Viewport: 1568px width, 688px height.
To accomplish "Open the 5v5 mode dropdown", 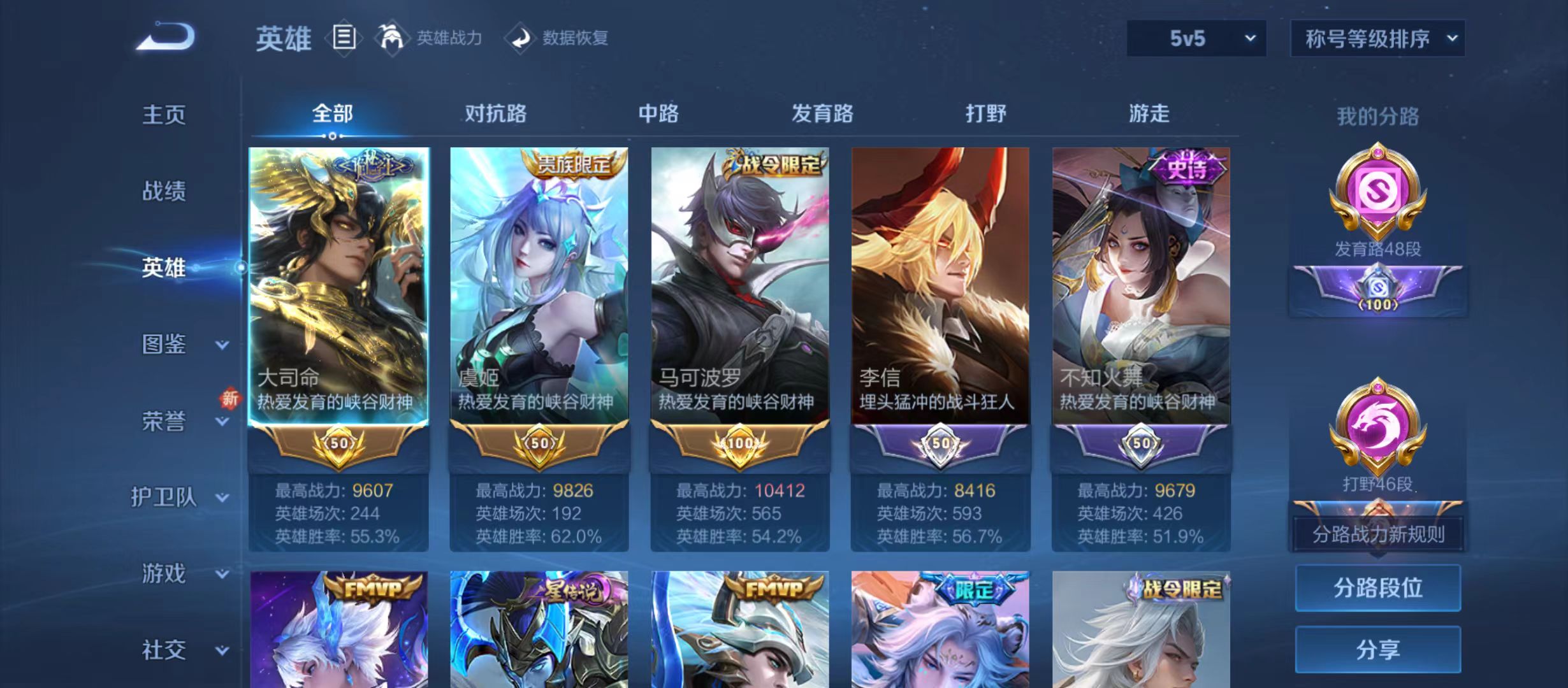I will pyautogui.click(x=1196, y=38).
